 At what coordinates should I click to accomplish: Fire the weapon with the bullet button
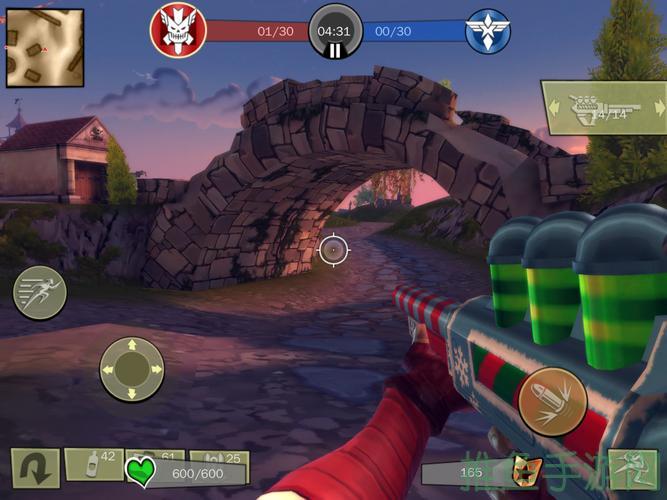tap(551, 402)
